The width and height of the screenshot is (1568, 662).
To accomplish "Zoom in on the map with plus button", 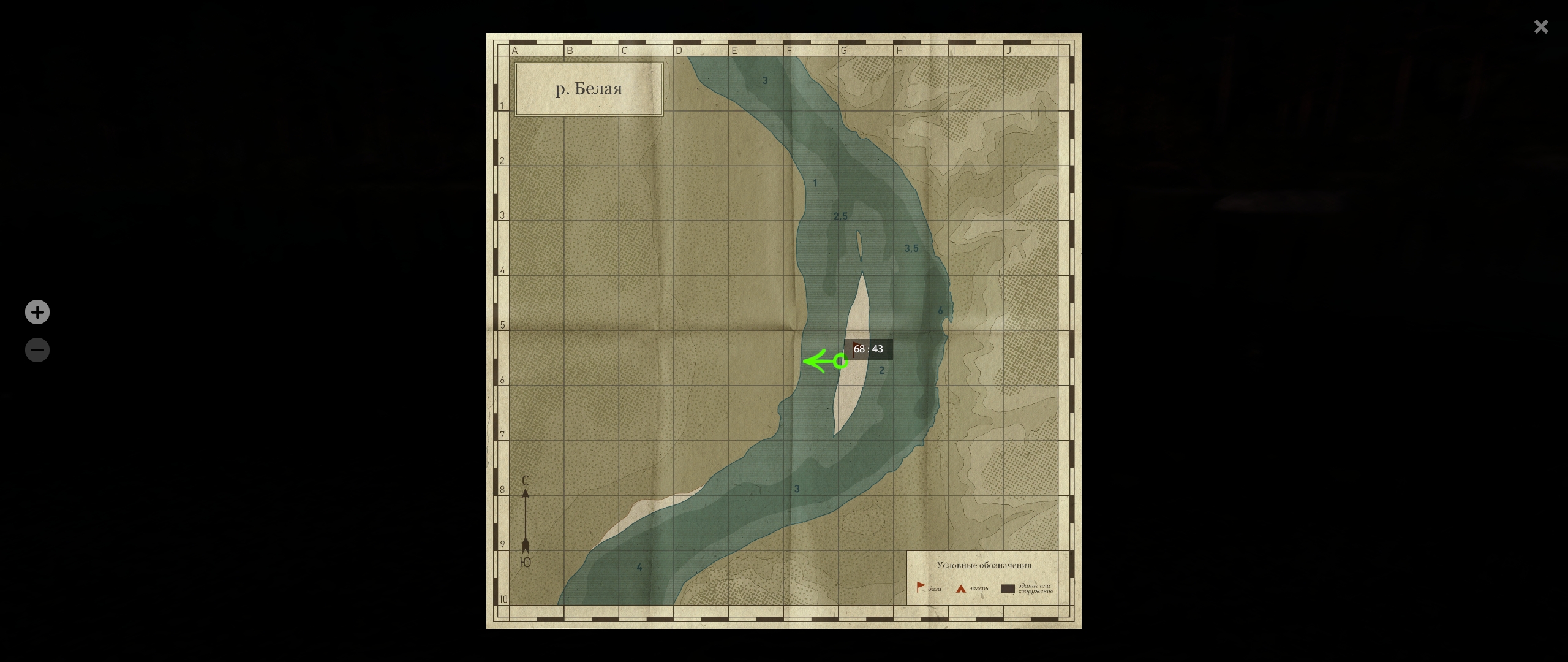I will 37,312.
